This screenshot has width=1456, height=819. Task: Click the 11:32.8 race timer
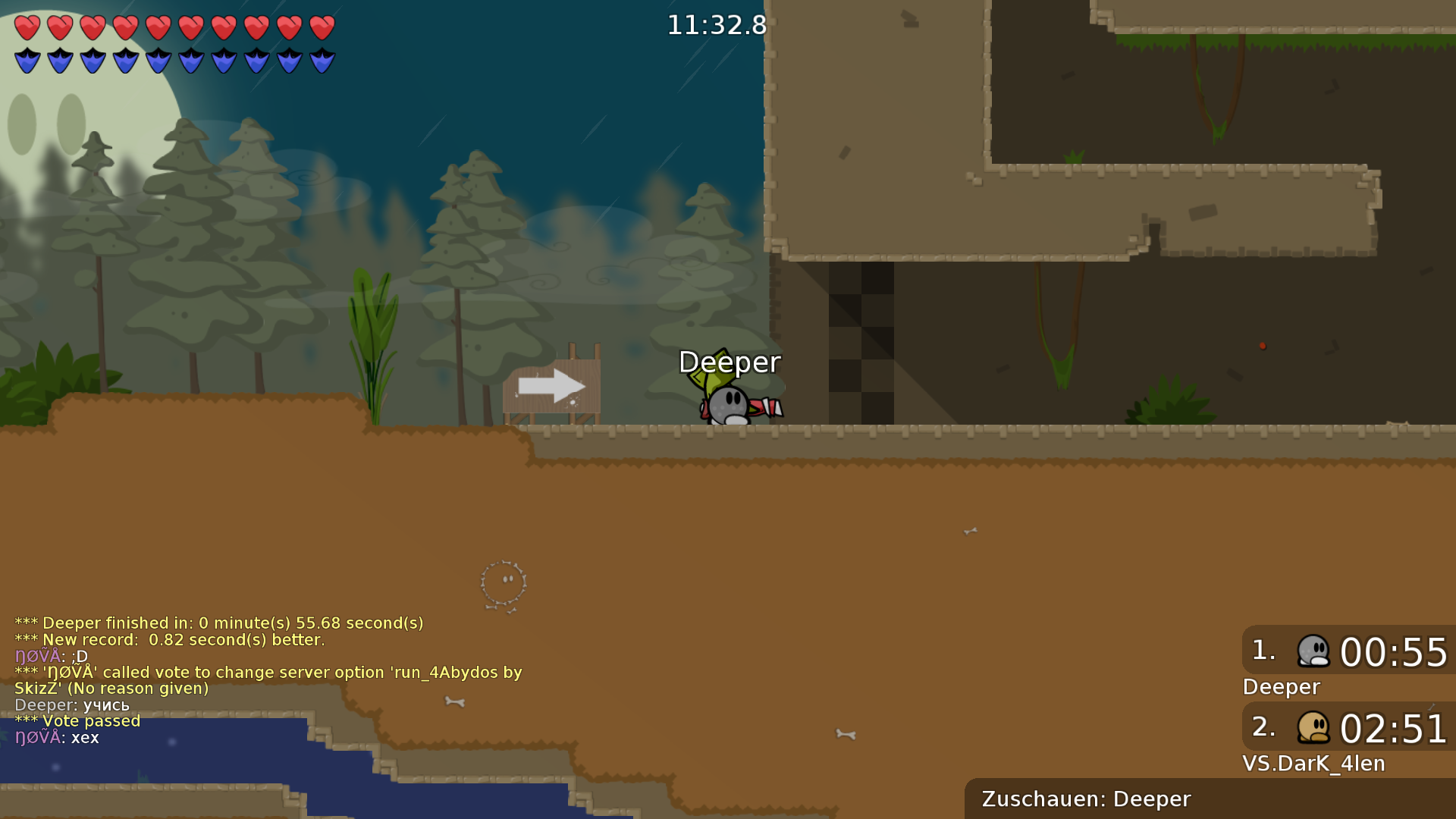pos(717,25)
